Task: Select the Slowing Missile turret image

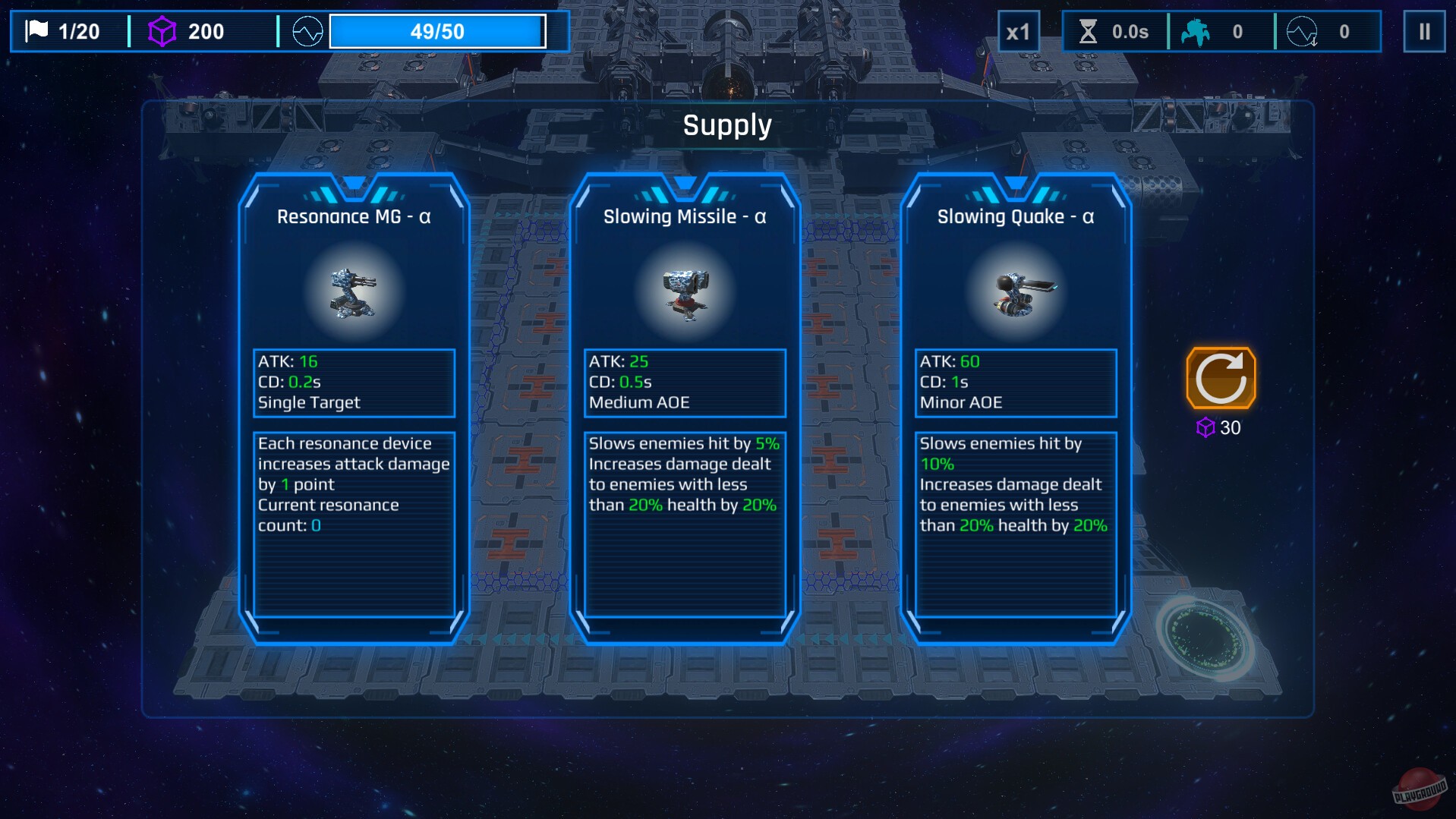Action: (684, 293)
